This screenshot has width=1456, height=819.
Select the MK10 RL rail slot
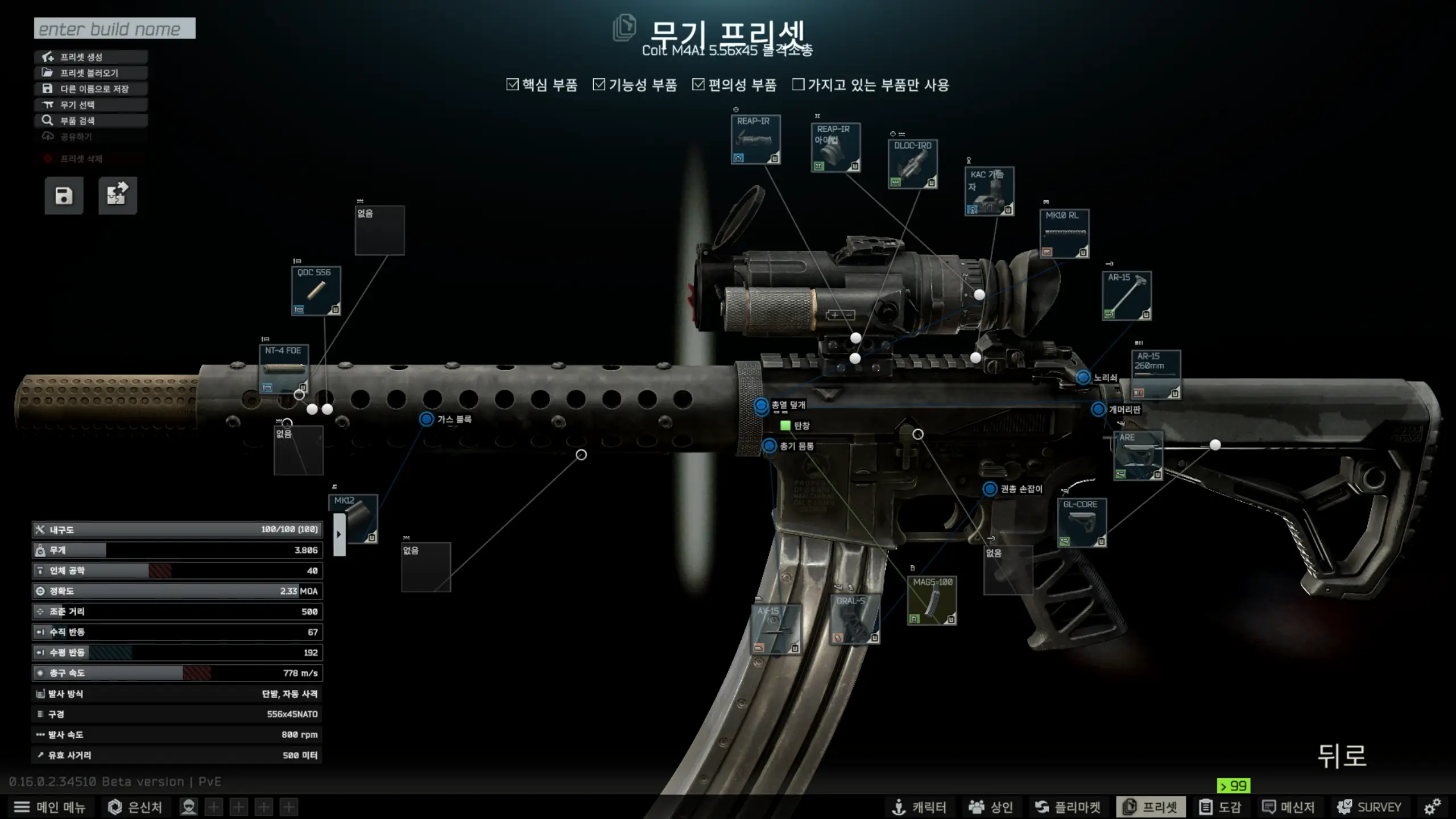(x=1064, y=234)
